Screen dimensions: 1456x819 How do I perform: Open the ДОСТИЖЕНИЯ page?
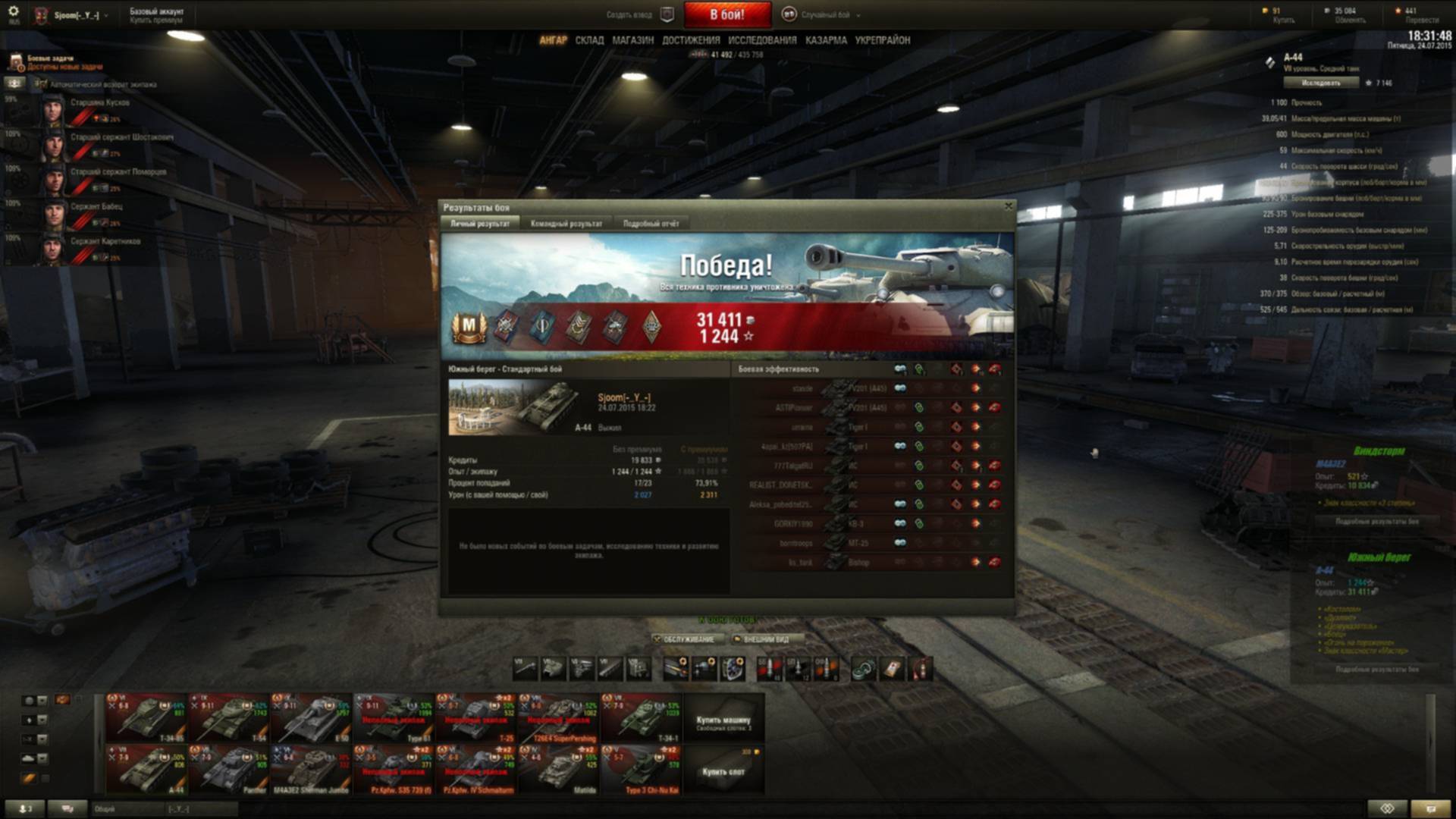(x=691, y=40)
